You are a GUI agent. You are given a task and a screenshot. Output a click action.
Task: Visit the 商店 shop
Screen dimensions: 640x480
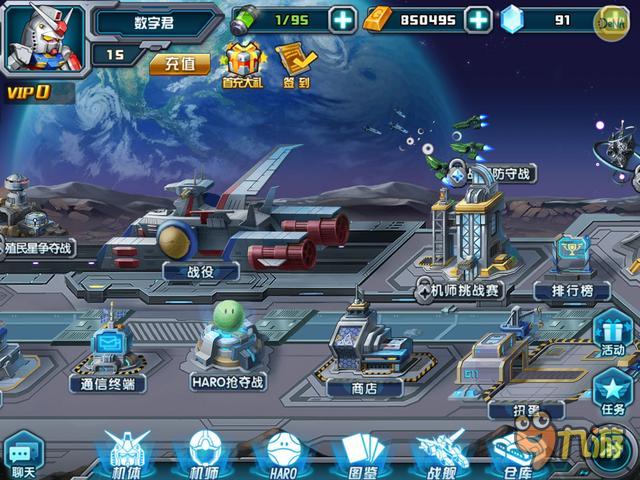coord(364,387)
